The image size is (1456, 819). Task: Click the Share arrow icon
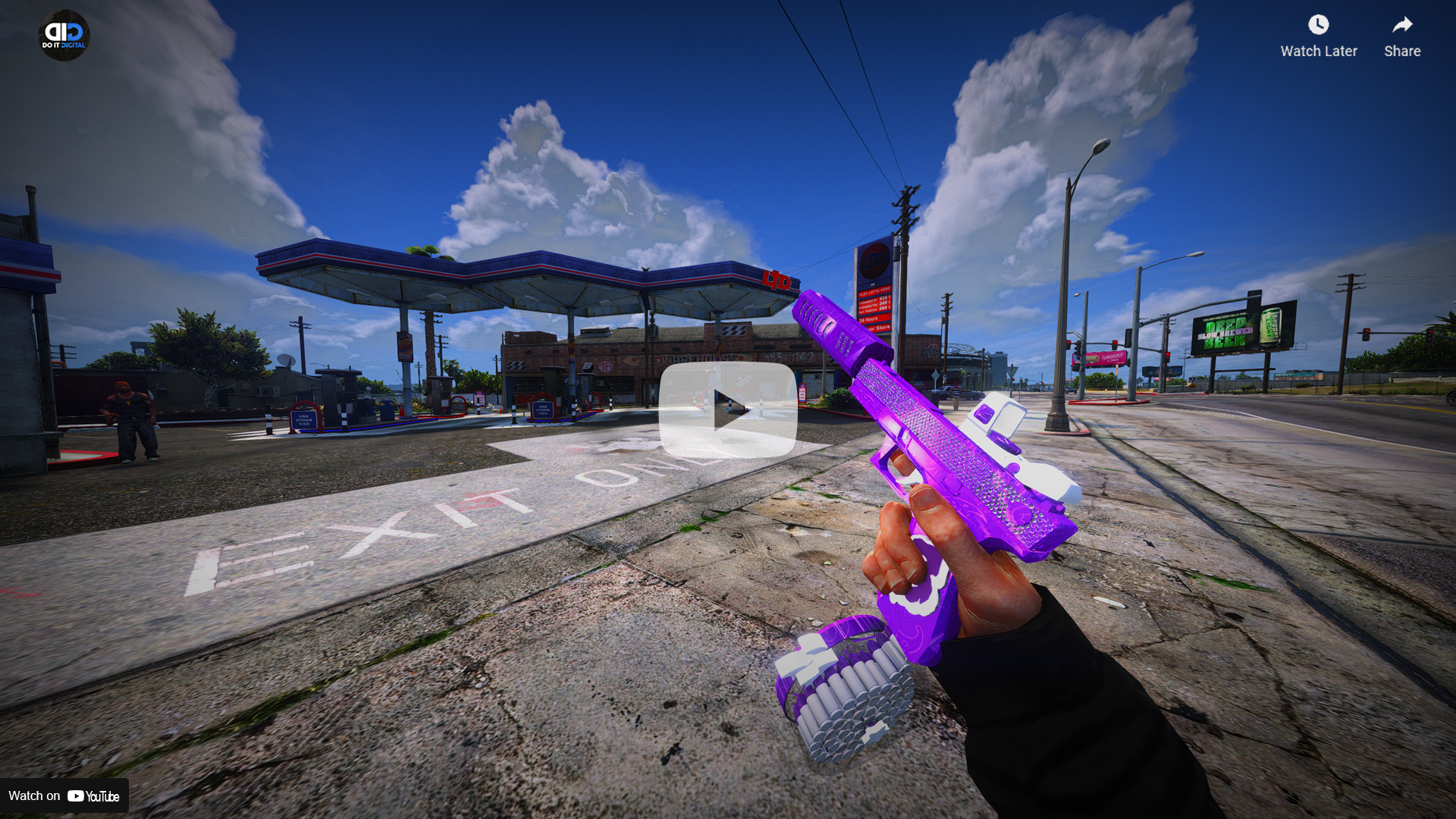tap(1401, 24)
